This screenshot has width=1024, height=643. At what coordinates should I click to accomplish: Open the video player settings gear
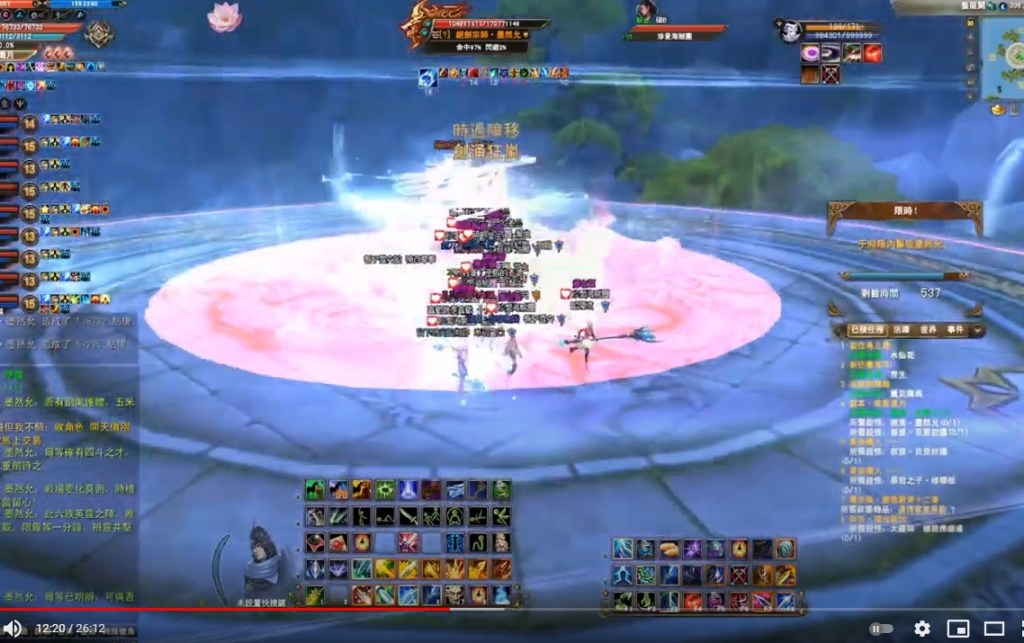tap(922, 629)
